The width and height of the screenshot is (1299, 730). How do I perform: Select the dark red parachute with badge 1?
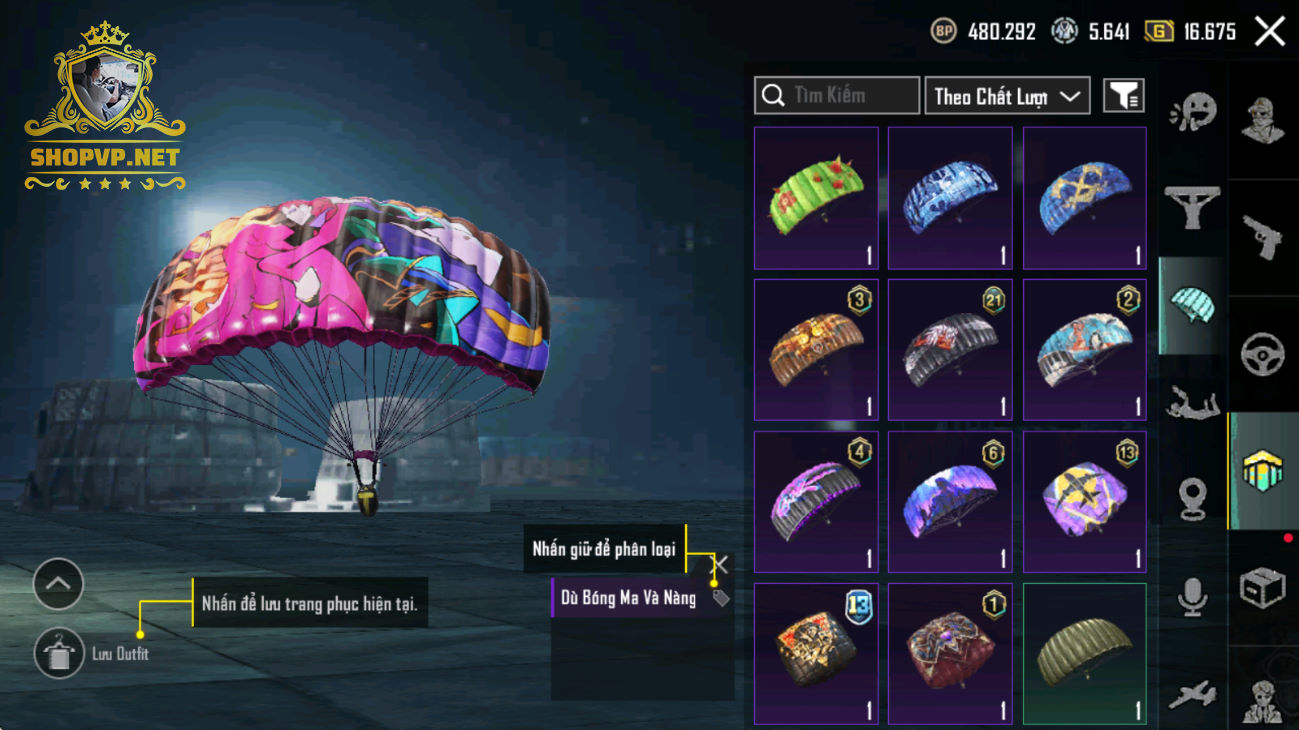pyautogui.click(x=950, y=654)
